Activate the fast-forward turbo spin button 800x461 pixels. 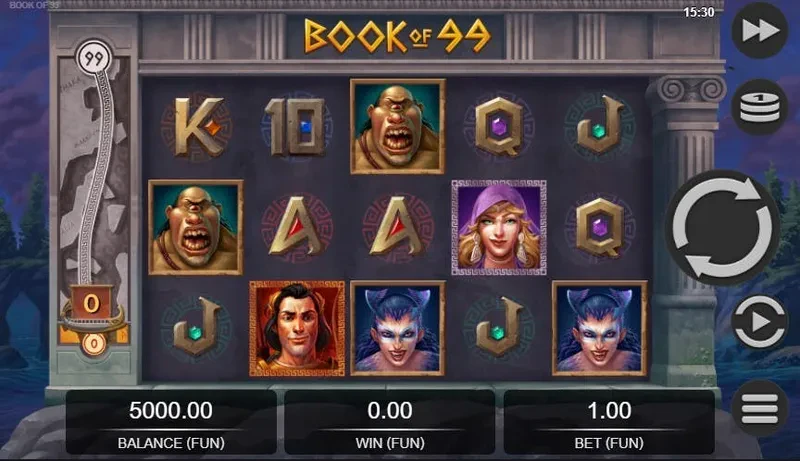point(760,32)
